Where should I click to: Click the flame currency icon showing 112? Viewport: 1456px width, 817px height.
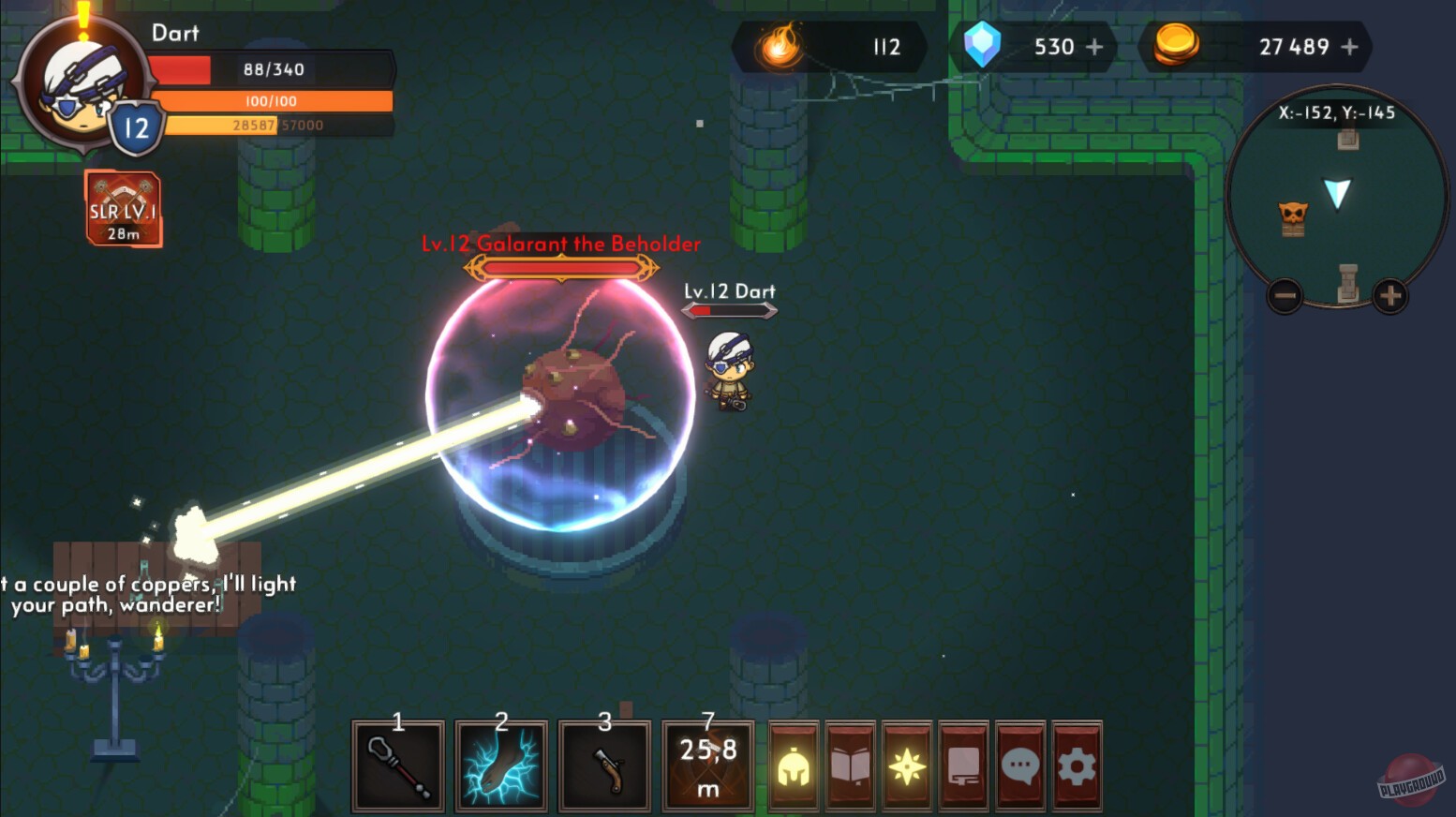click(780, 47)
